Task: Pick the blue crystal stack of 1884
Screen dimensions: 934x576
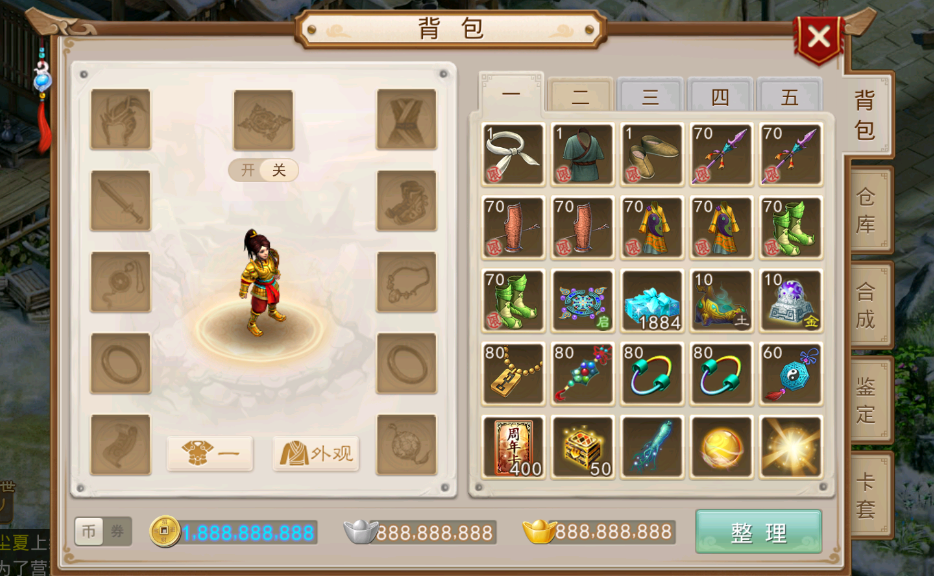Action: point(652,301)
